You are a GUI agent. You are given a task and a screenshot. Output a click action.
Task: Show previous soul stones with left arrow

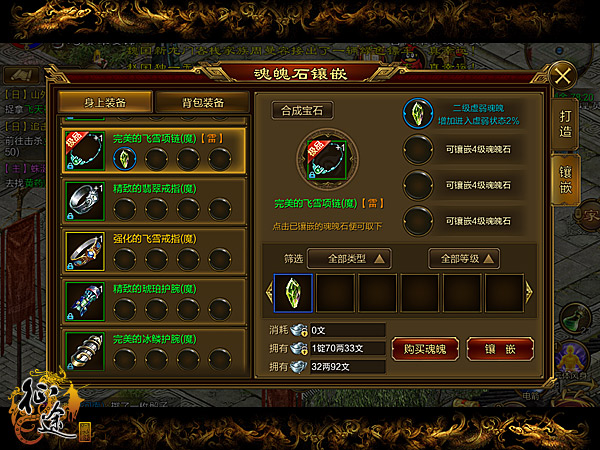(x=267, y=293)
